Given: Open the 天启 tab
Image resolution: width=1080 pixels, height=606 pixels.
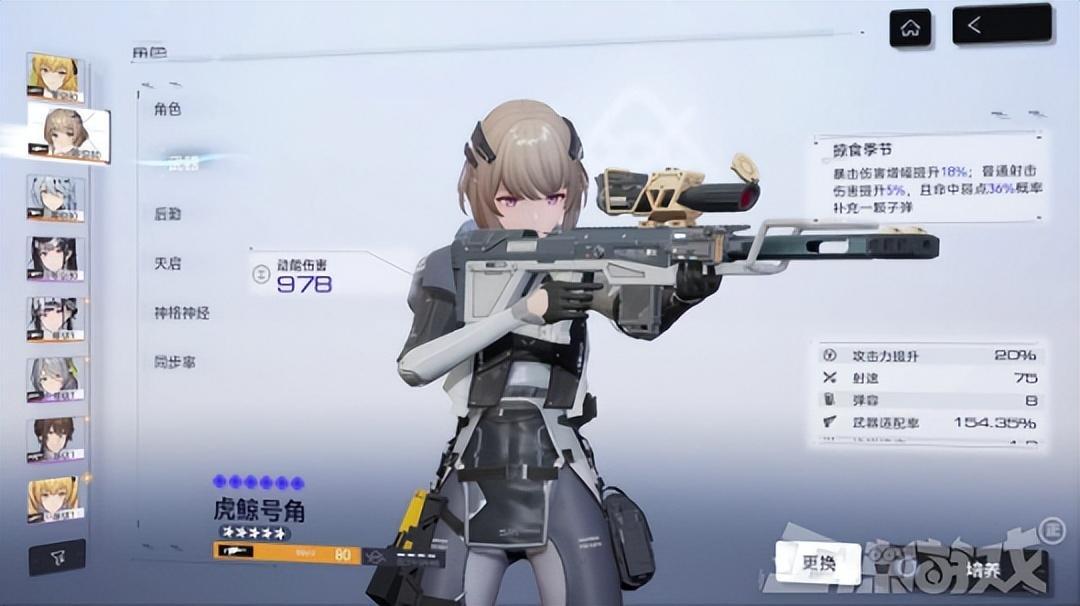Looking at the screenshot, I should (168, 263).
